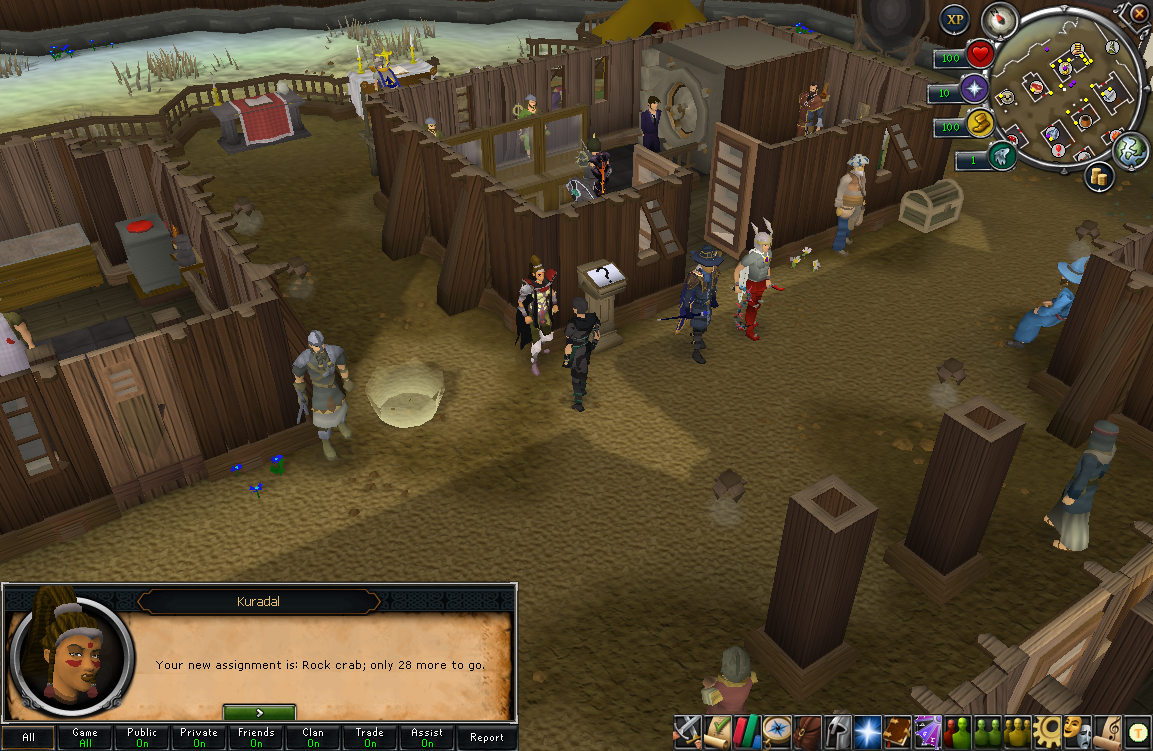Image resolution: width=1153 pixels, height=751 pixels.
Task: Select the Private chat tab
Action: (199, 738)
